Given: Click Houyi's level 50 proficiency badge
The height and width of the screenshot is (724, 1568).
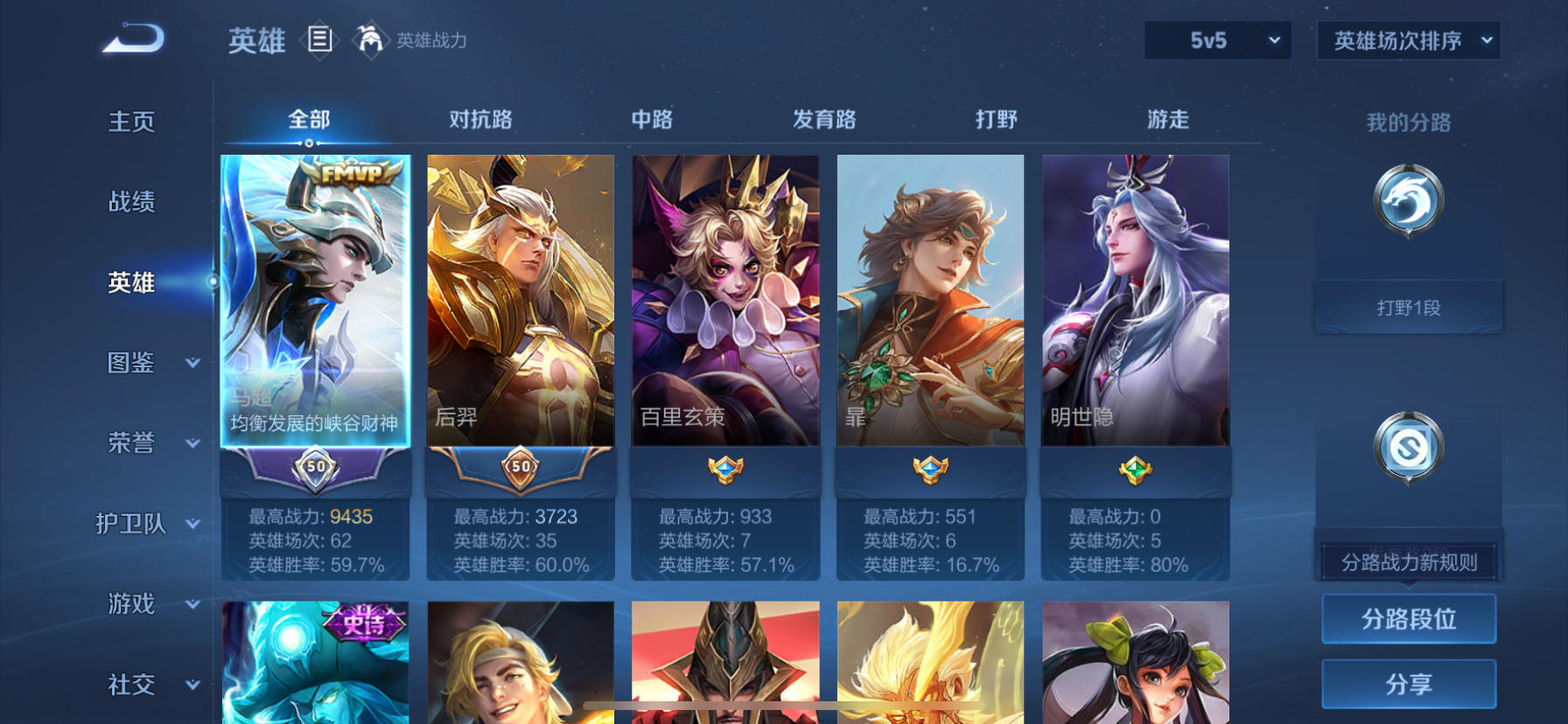Looking at the screenshot, I should [x=520, y=468].
